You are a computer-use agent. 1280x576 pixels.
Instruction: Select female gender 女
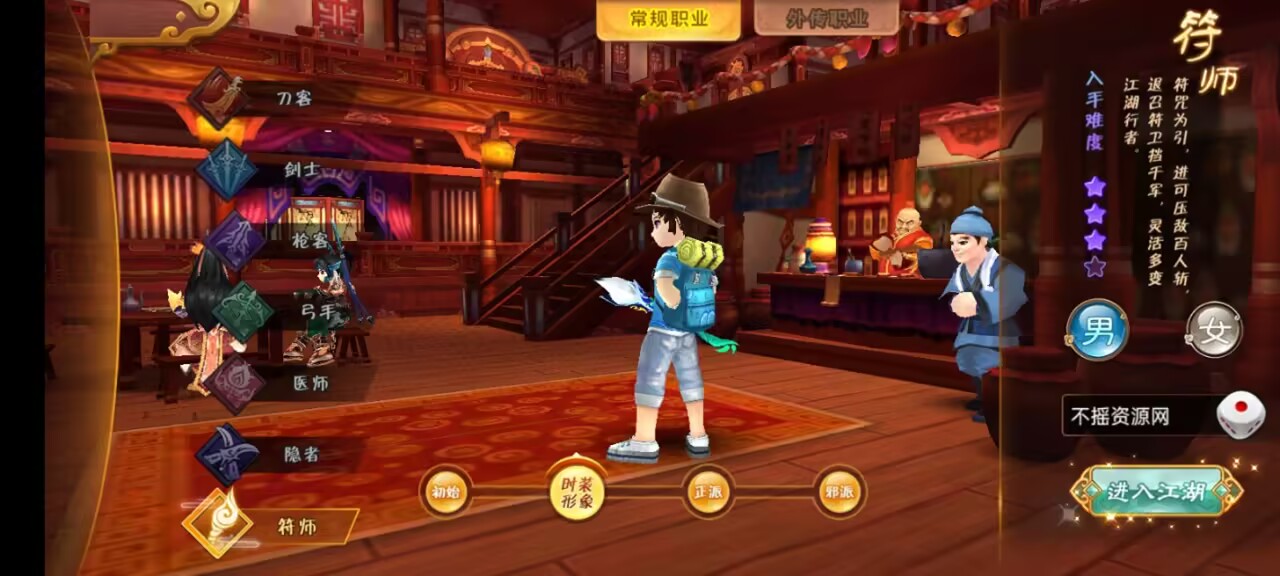point(1214,330)
